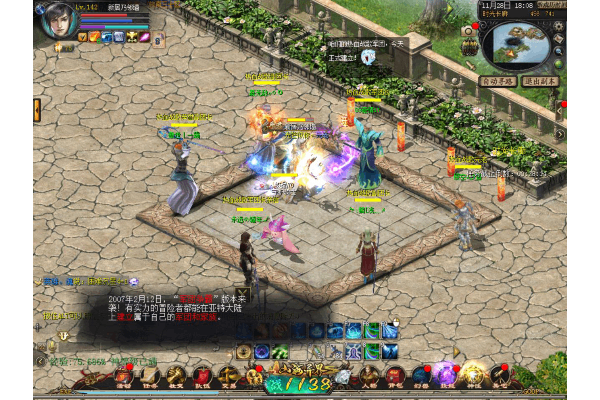Click the player character portrait

point(58,21)
